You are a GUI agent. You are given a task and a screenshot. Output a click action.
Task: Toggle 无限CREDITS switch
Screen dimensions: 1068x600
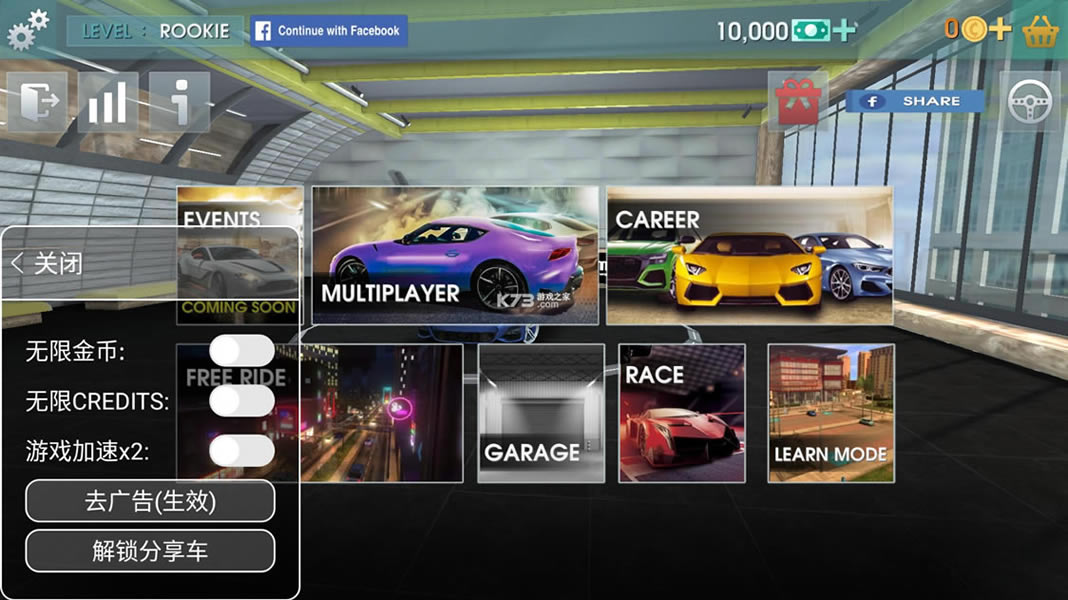point(242,401)
